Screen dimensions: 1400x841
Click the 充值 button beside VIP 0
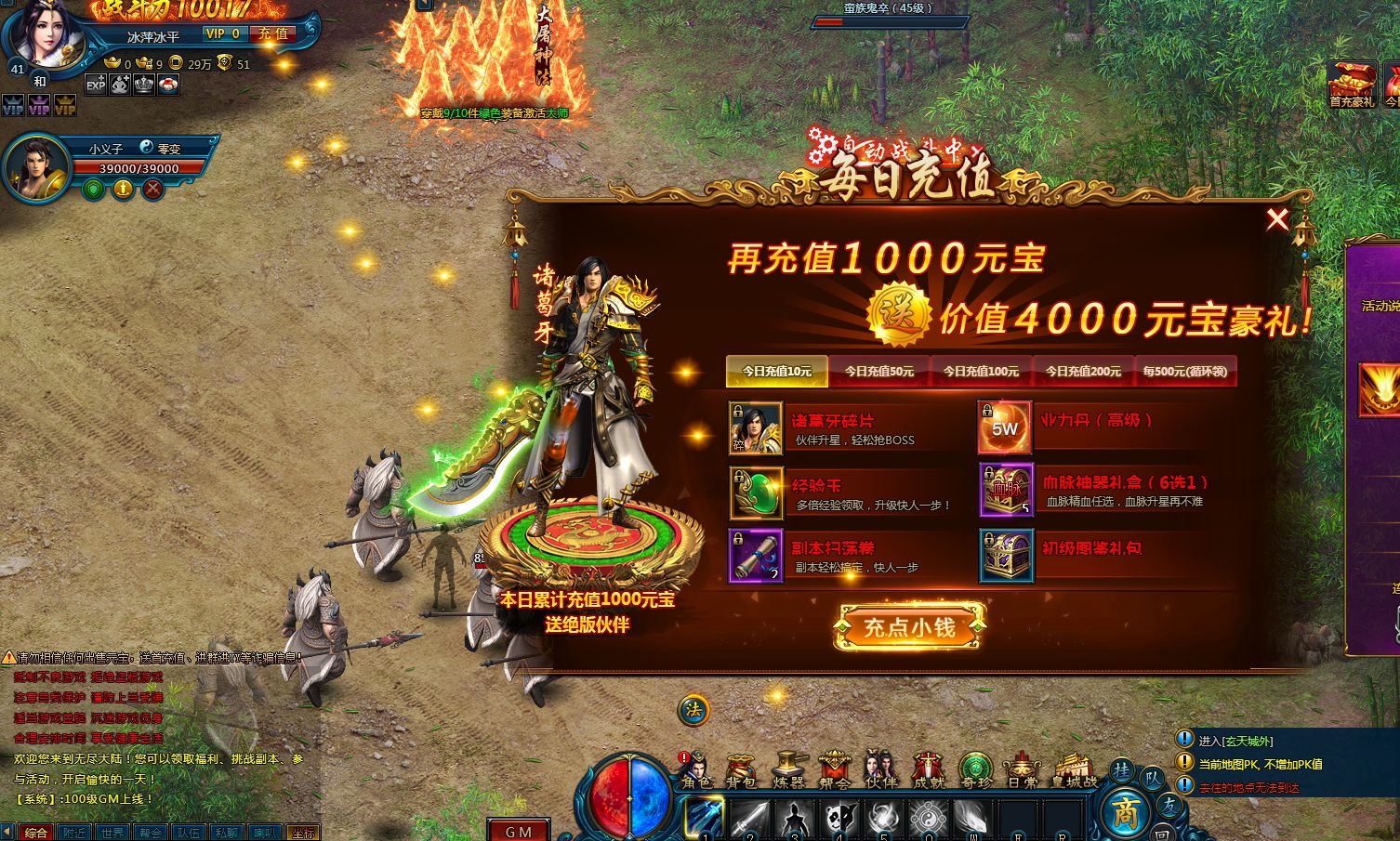click(x=273, y=33)
